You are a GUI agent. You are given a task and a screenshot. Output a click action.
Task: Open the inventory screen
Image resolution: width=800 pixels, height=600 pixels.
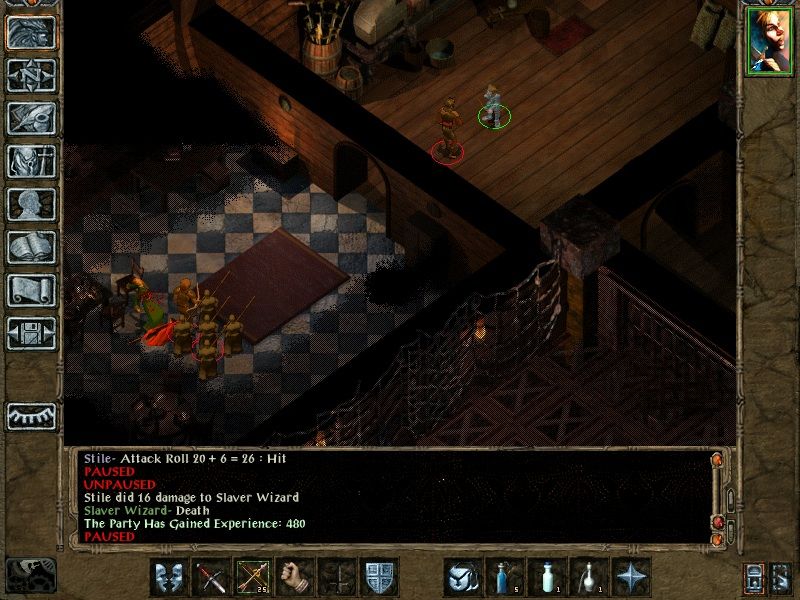[x=31, y=161]
